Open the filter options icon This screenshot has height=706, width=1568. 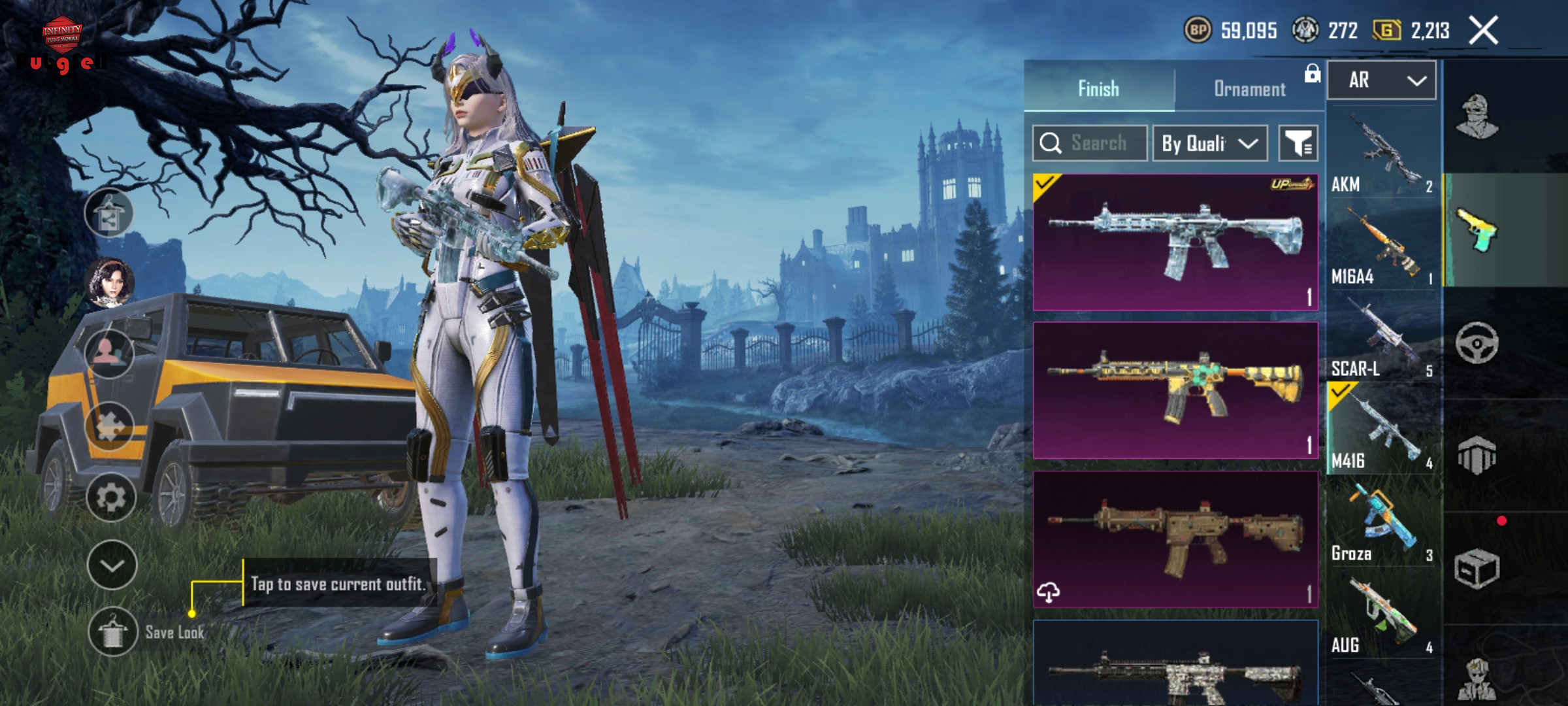point(1298,143)
